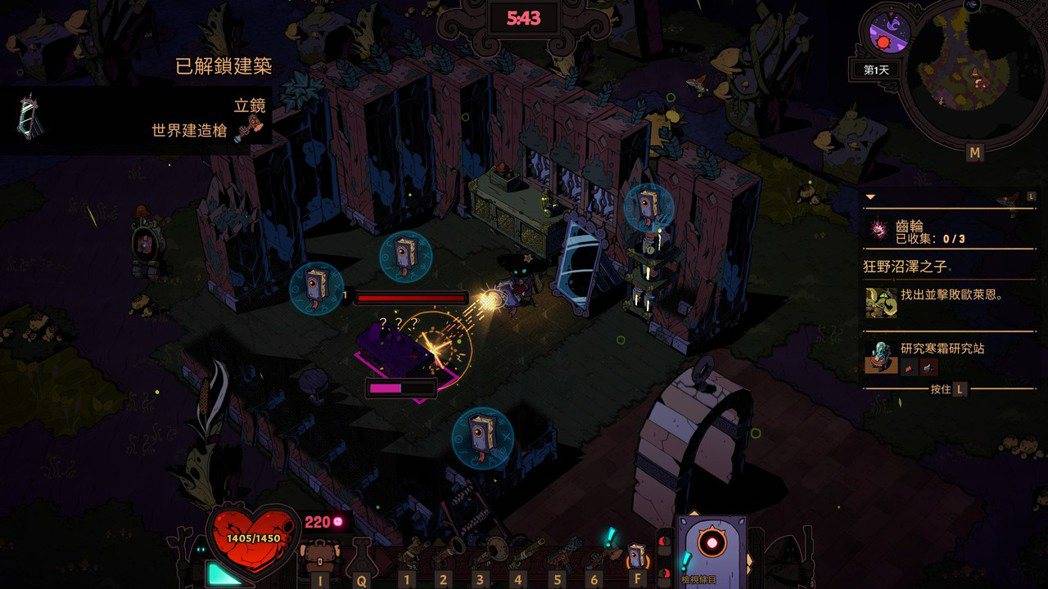Click the day-night cycle dial
Viewport: 1048px width, 589px height.
(x=886, y=30)
